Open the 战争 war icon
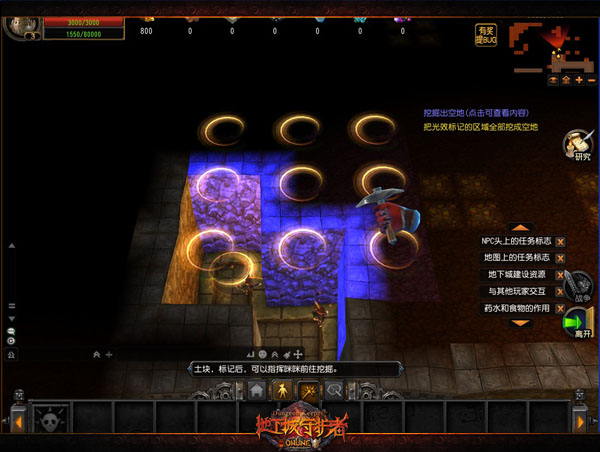 point(577,283)
